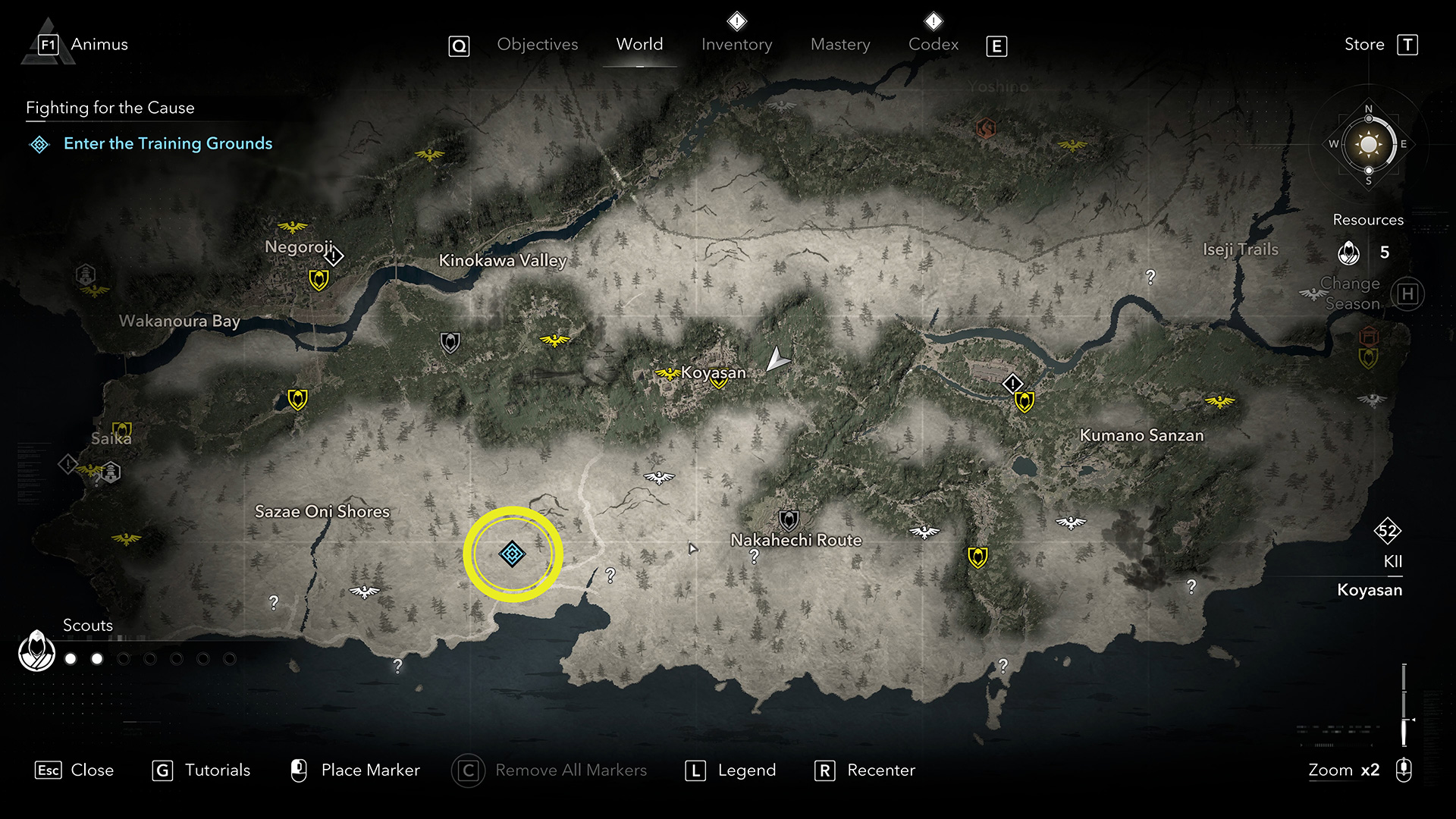Select the Koyasan location label
Screen dimensions: 1456x819
[714, 372]
